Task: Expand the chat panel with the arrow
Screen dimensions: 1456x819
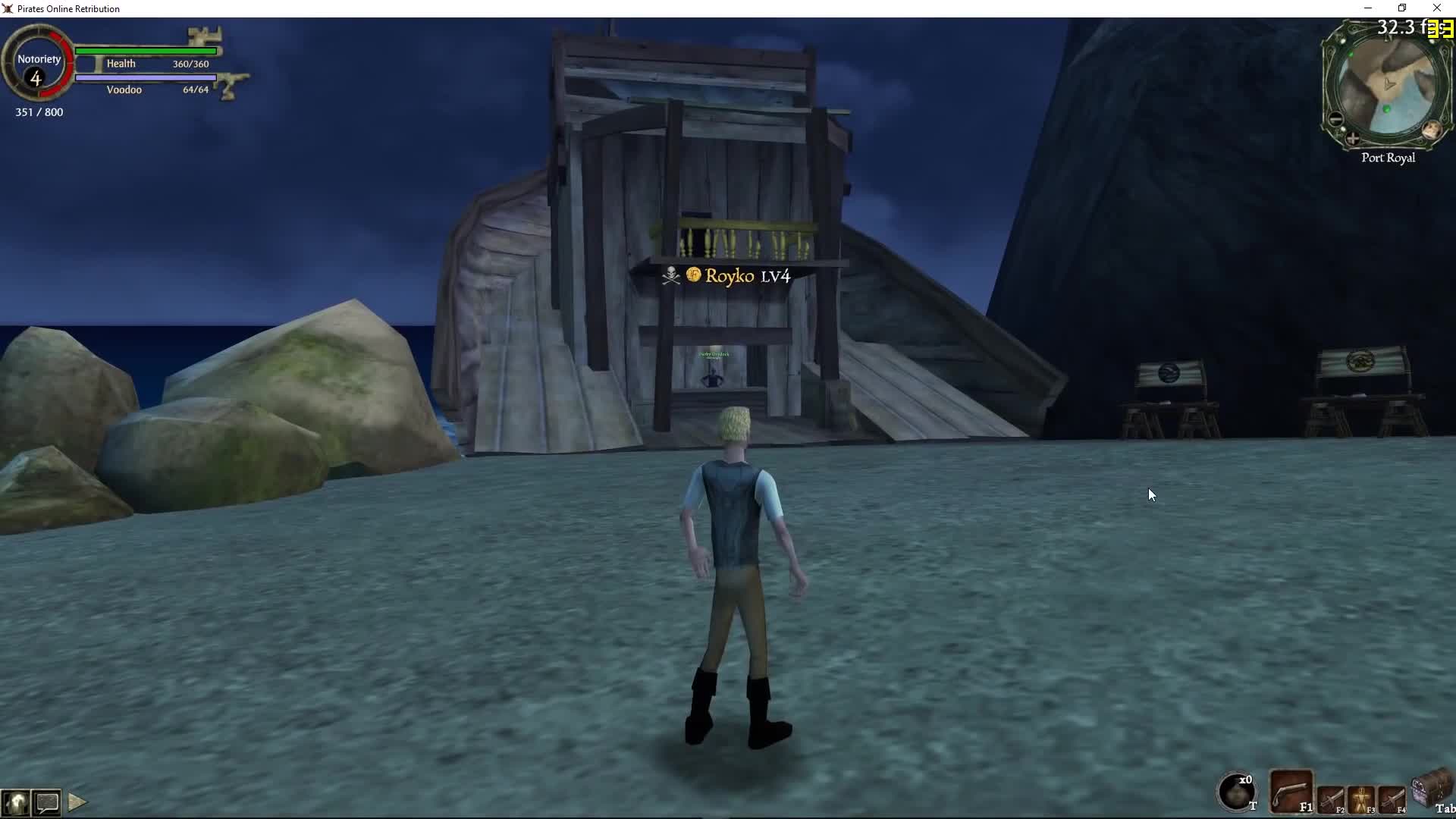Action: pyautogui.click(x=77, y=802)
